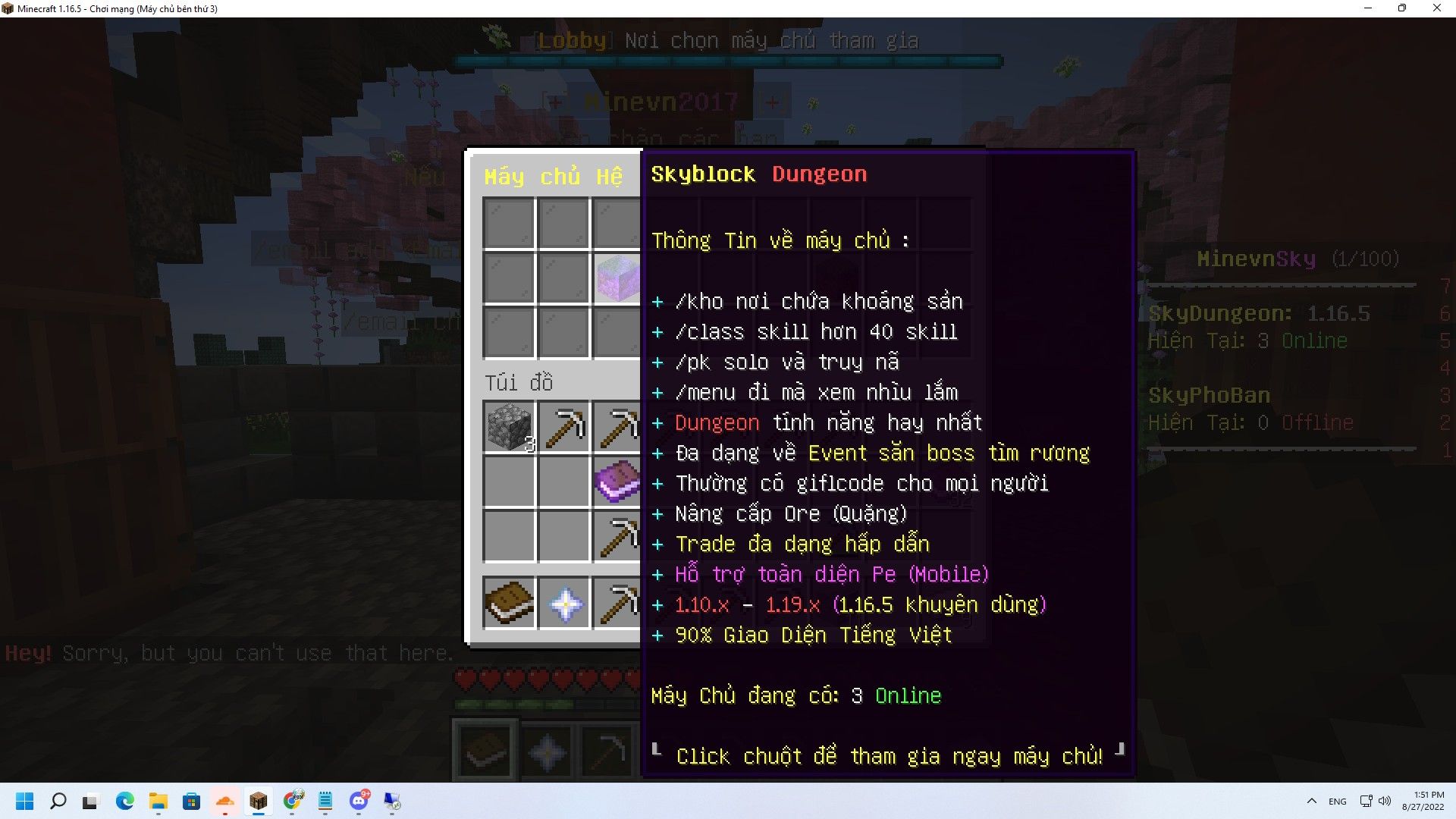Select the purple Skyblock Dungeon server block
This screenshot has width=1456, height=819.
click(617, 278)
